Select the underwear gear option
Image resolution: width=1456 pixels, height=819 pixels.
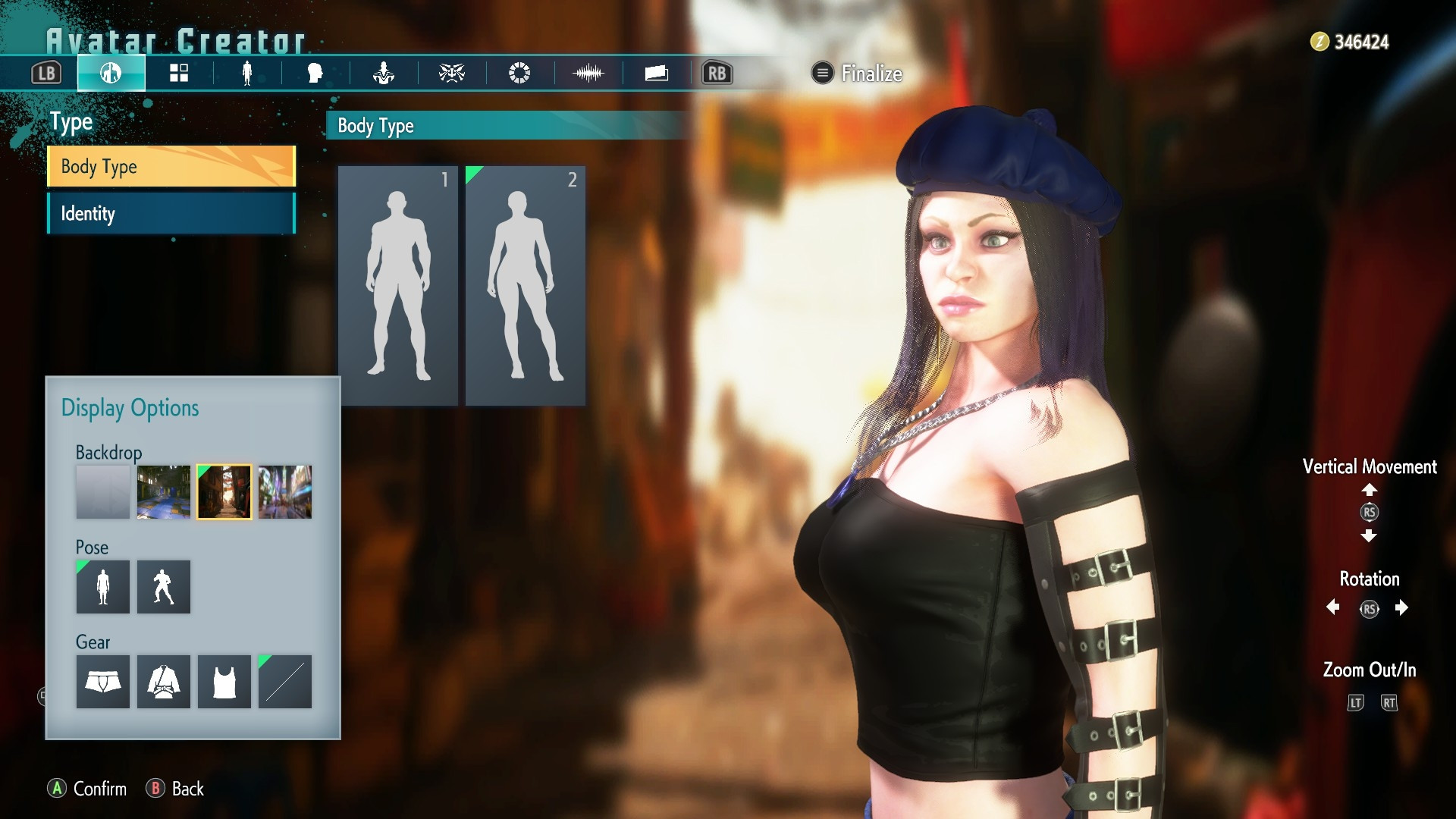(x=102, y=682)
